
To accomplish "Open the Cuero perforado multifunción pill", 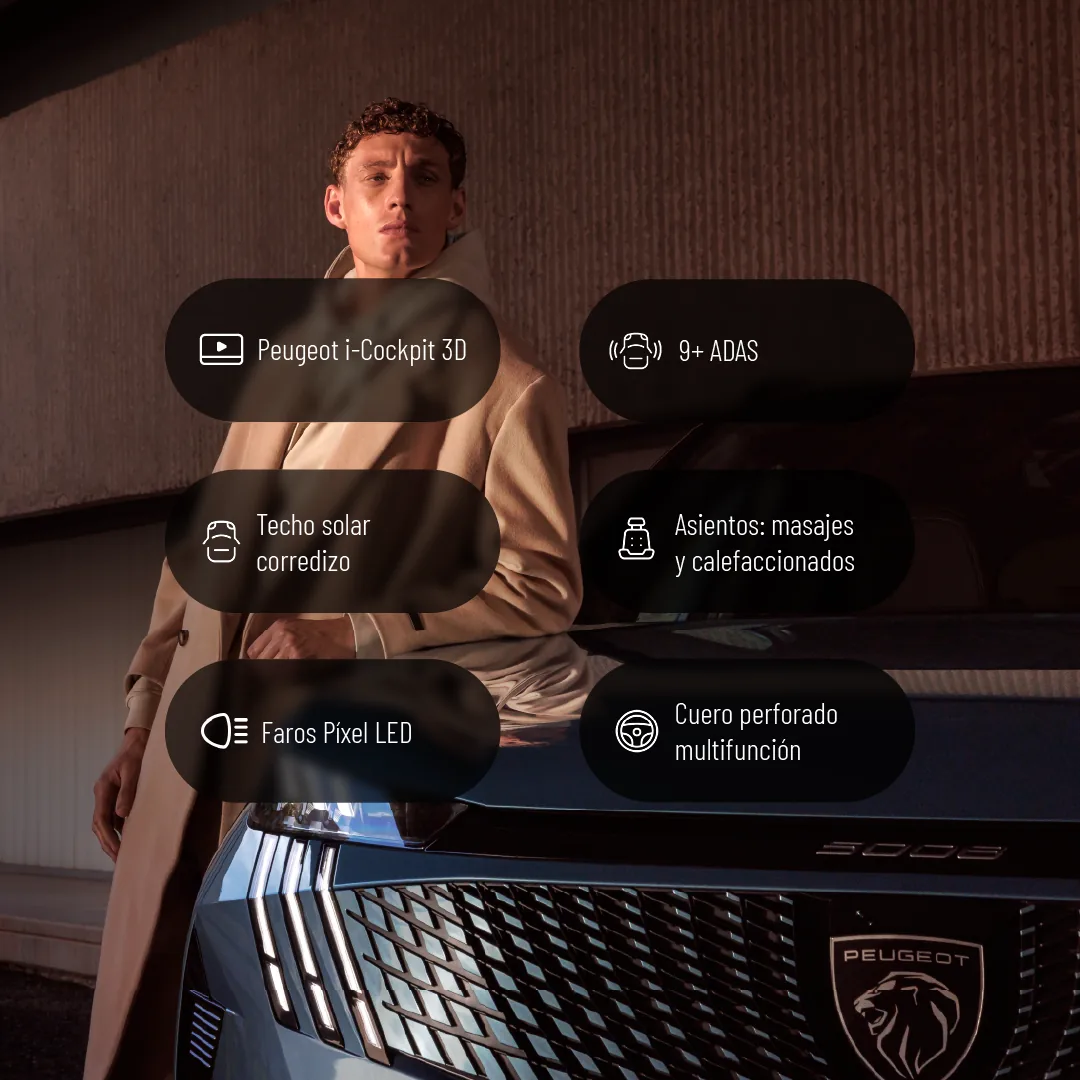I will pos(746,732).
